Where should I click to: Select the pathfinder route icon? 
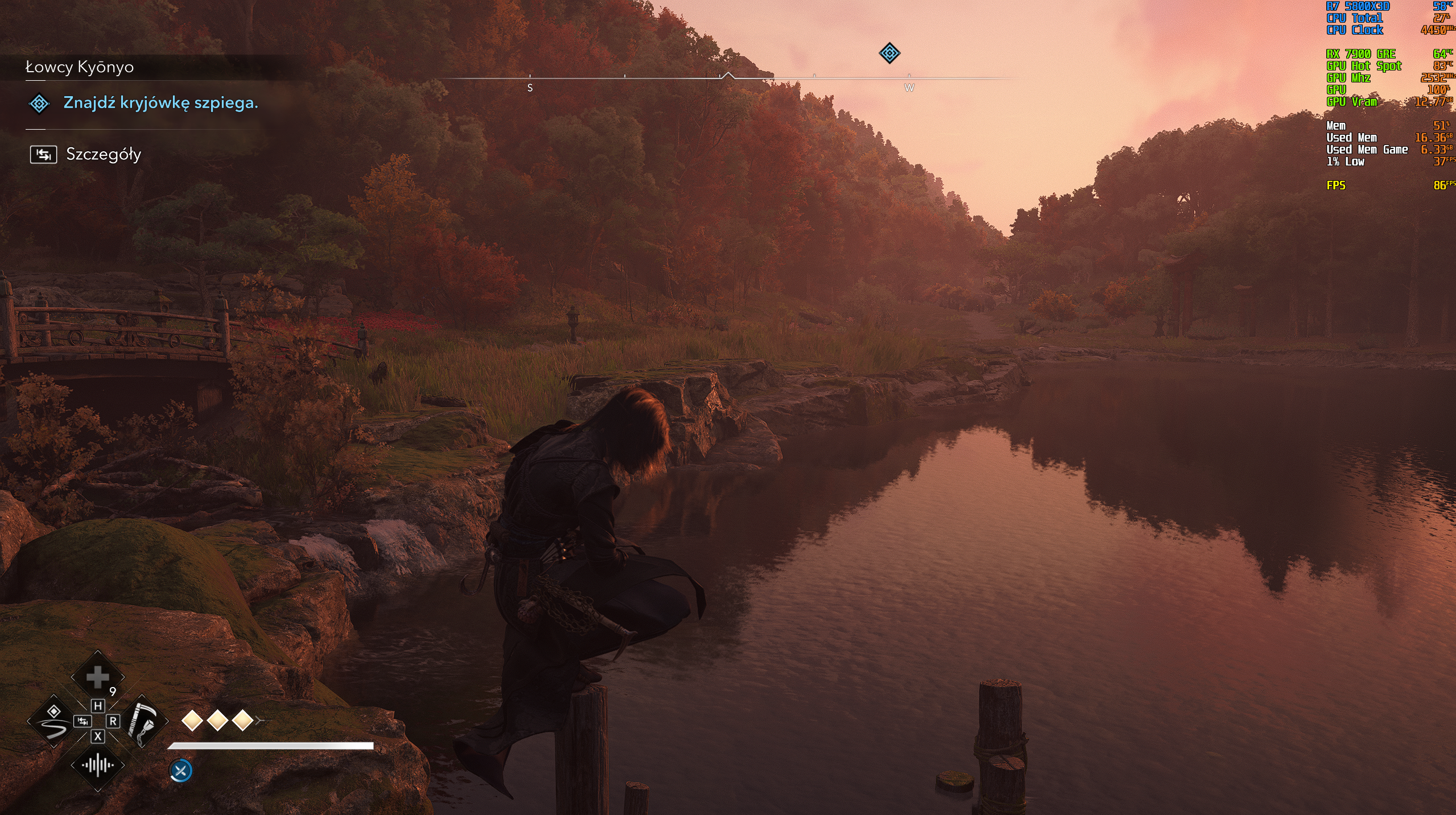(53, 721)
